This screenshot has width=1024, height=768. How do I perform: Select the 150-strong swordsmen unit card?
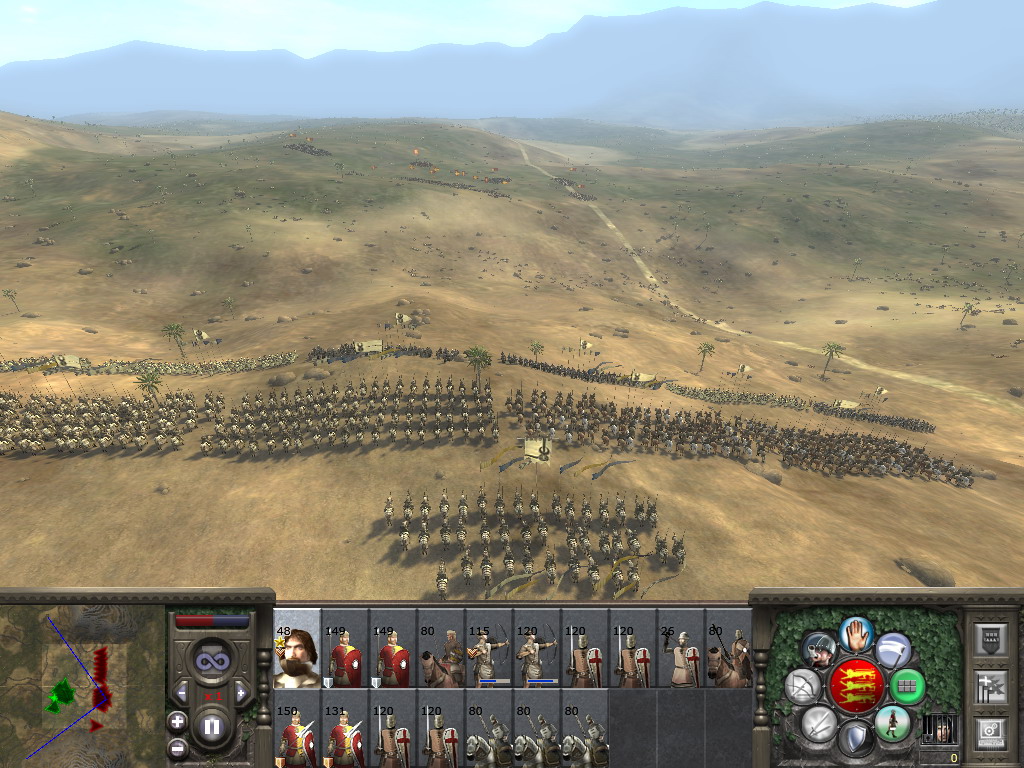click(x=297, y=728)
